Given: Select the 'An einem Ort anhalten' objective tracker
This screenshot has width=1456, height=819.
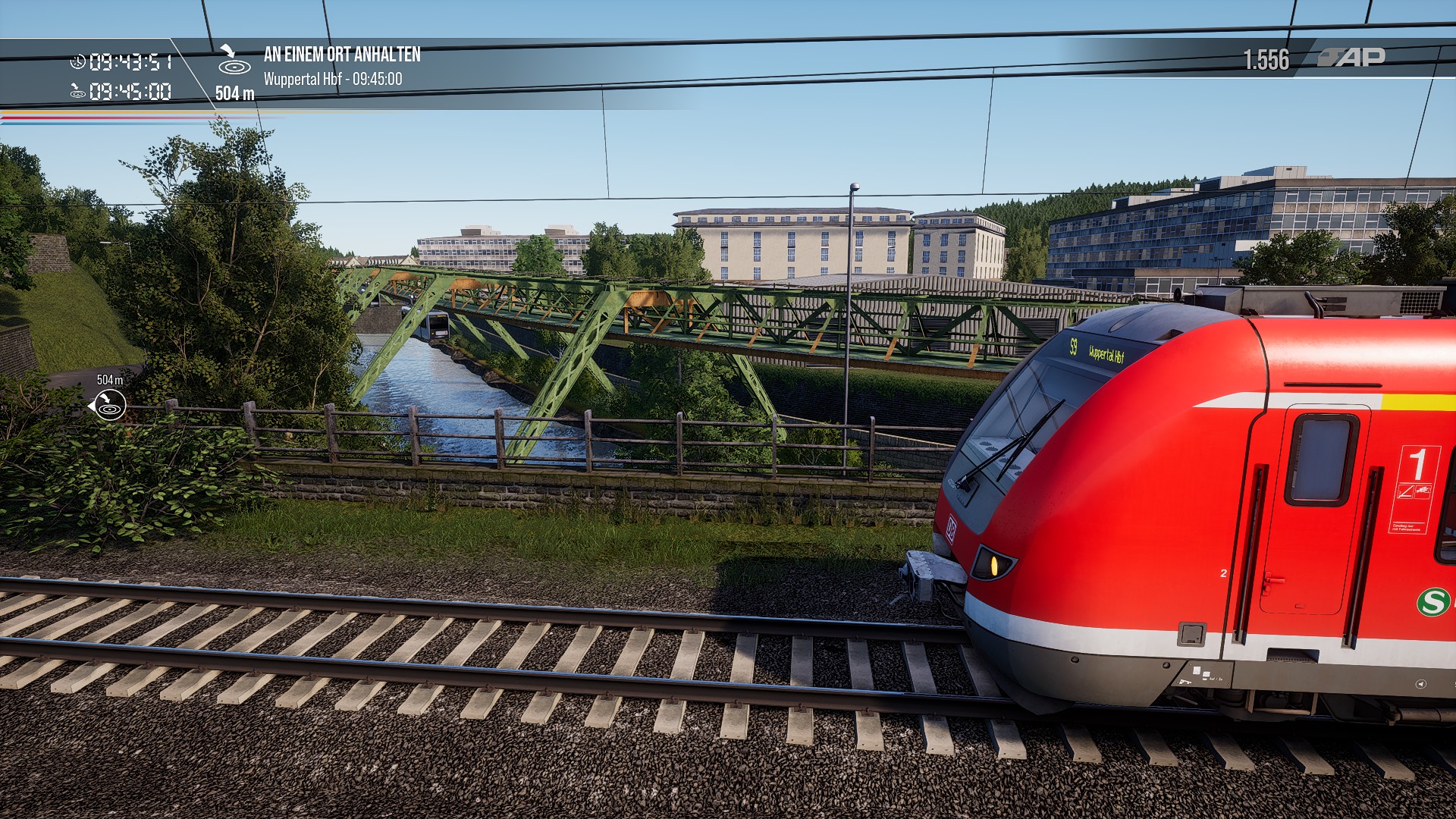Looking at the screenshot, I should [x=341, y=55].
